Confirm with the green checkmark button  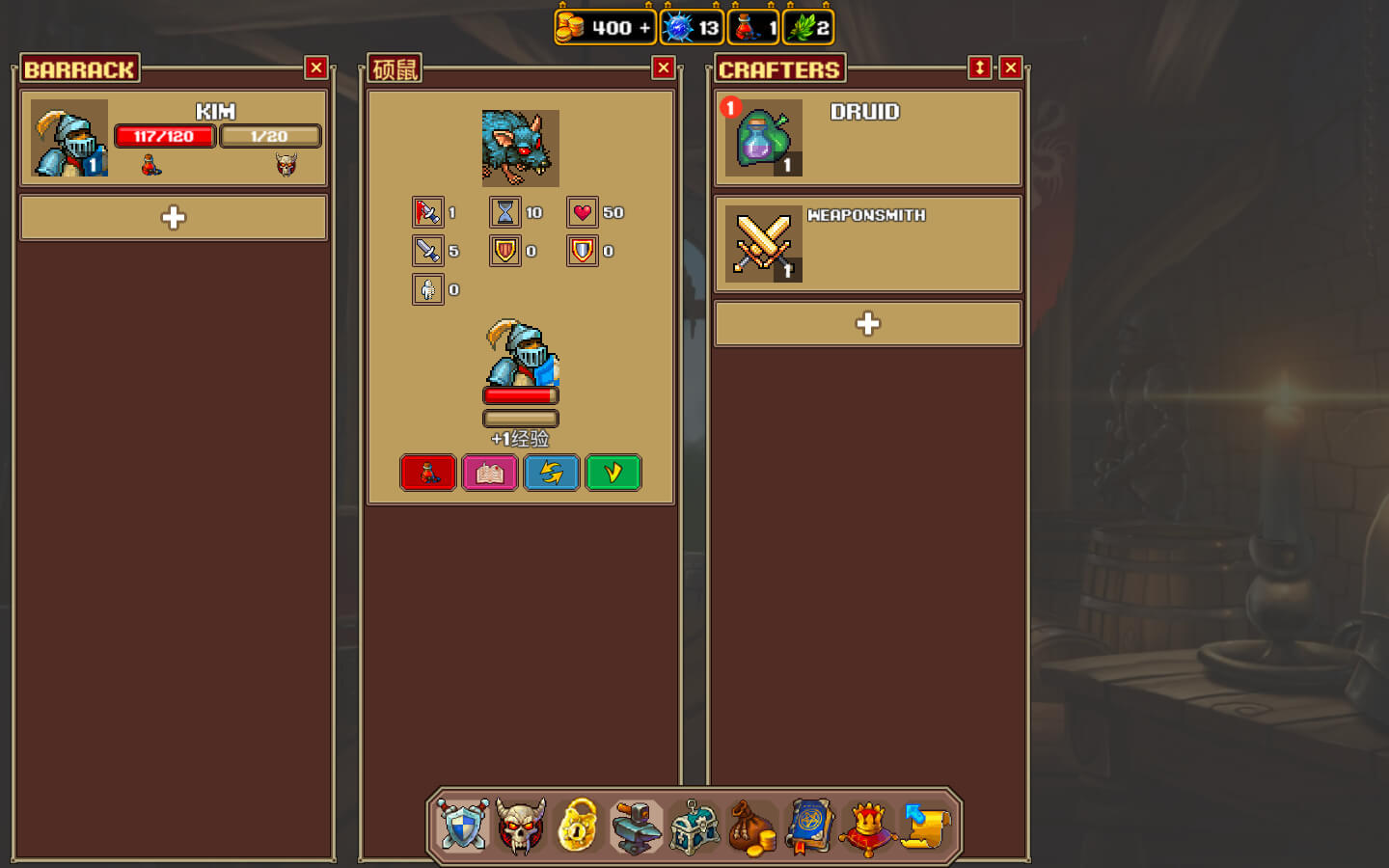[613, 473]
